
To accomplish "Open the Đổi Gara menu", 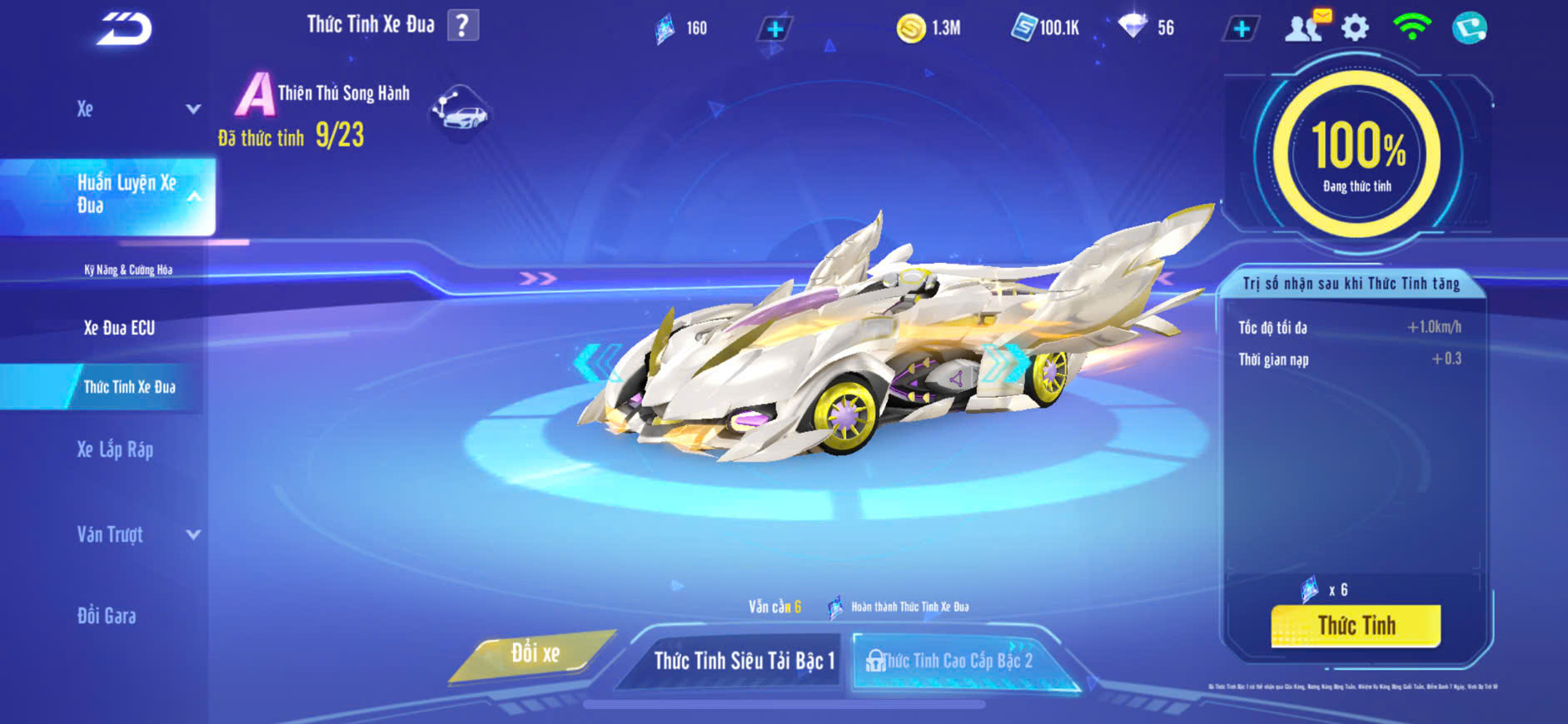I will coord(107,616).
